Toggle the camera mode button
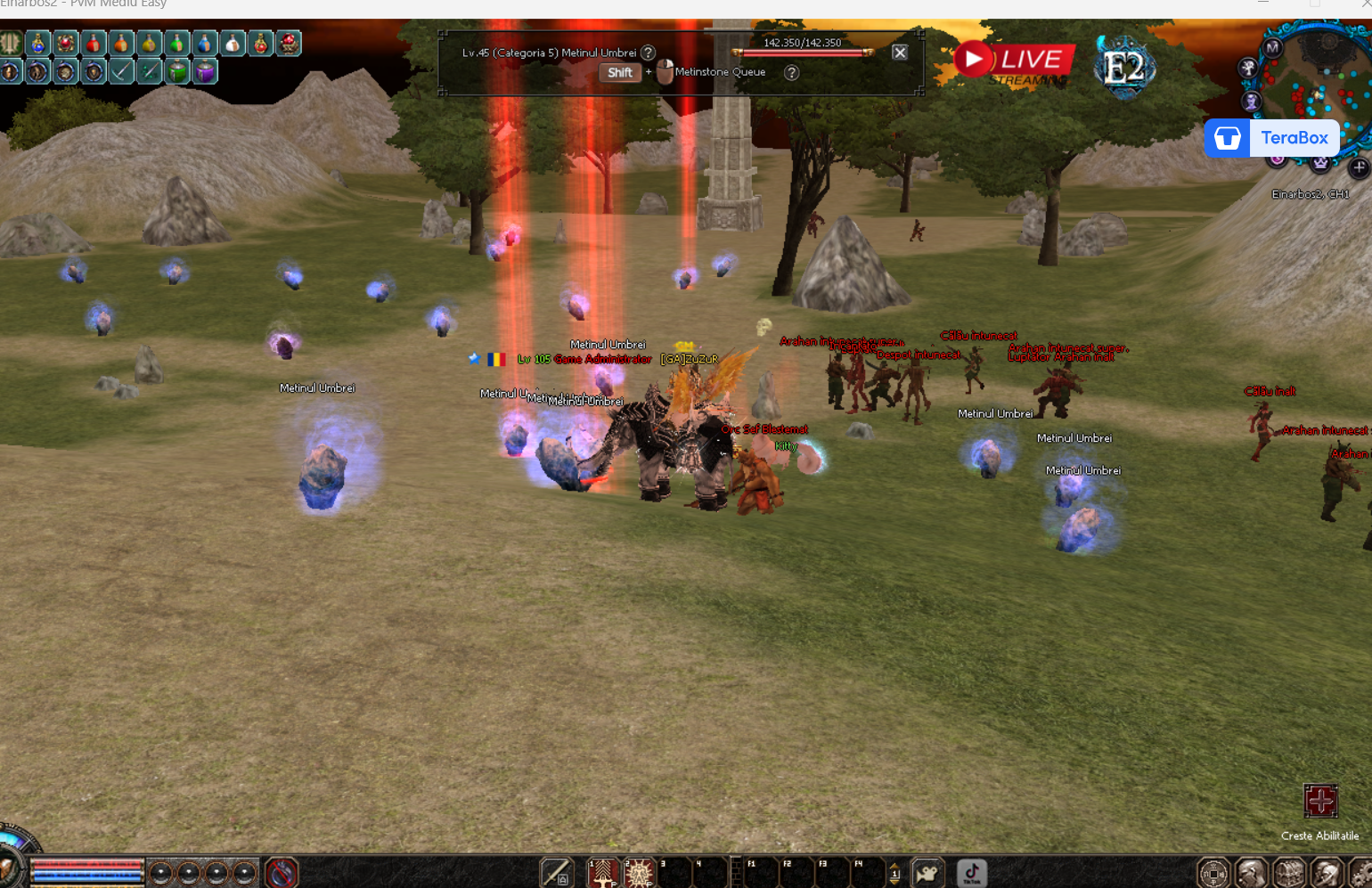Image resolution: width=1372 pixels, height=888 pixels. [927, 874]
